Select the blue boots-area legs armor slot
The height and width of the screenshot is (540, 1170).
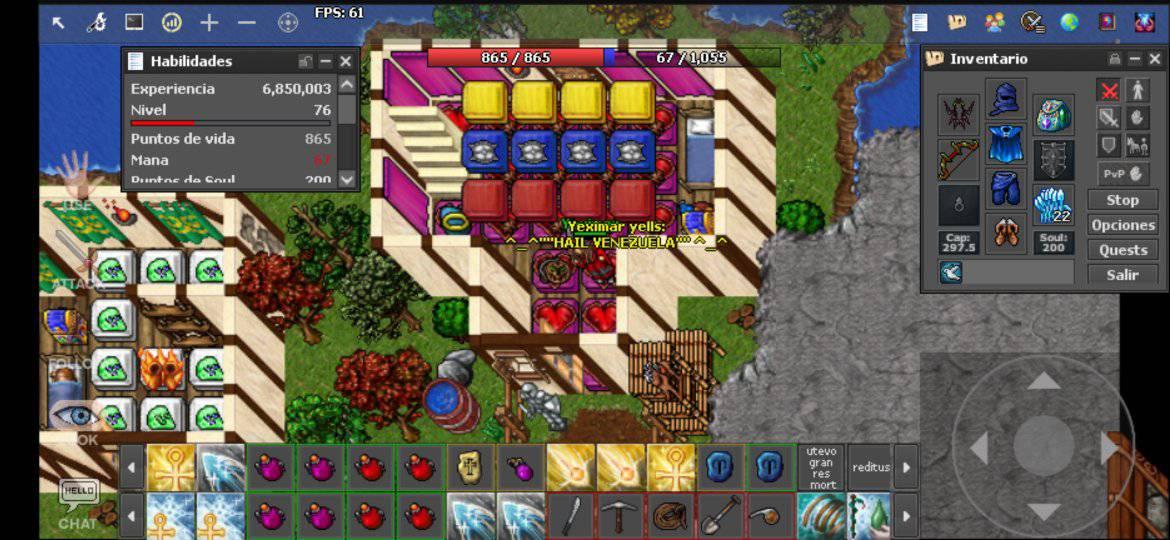tap(1006, 188)
